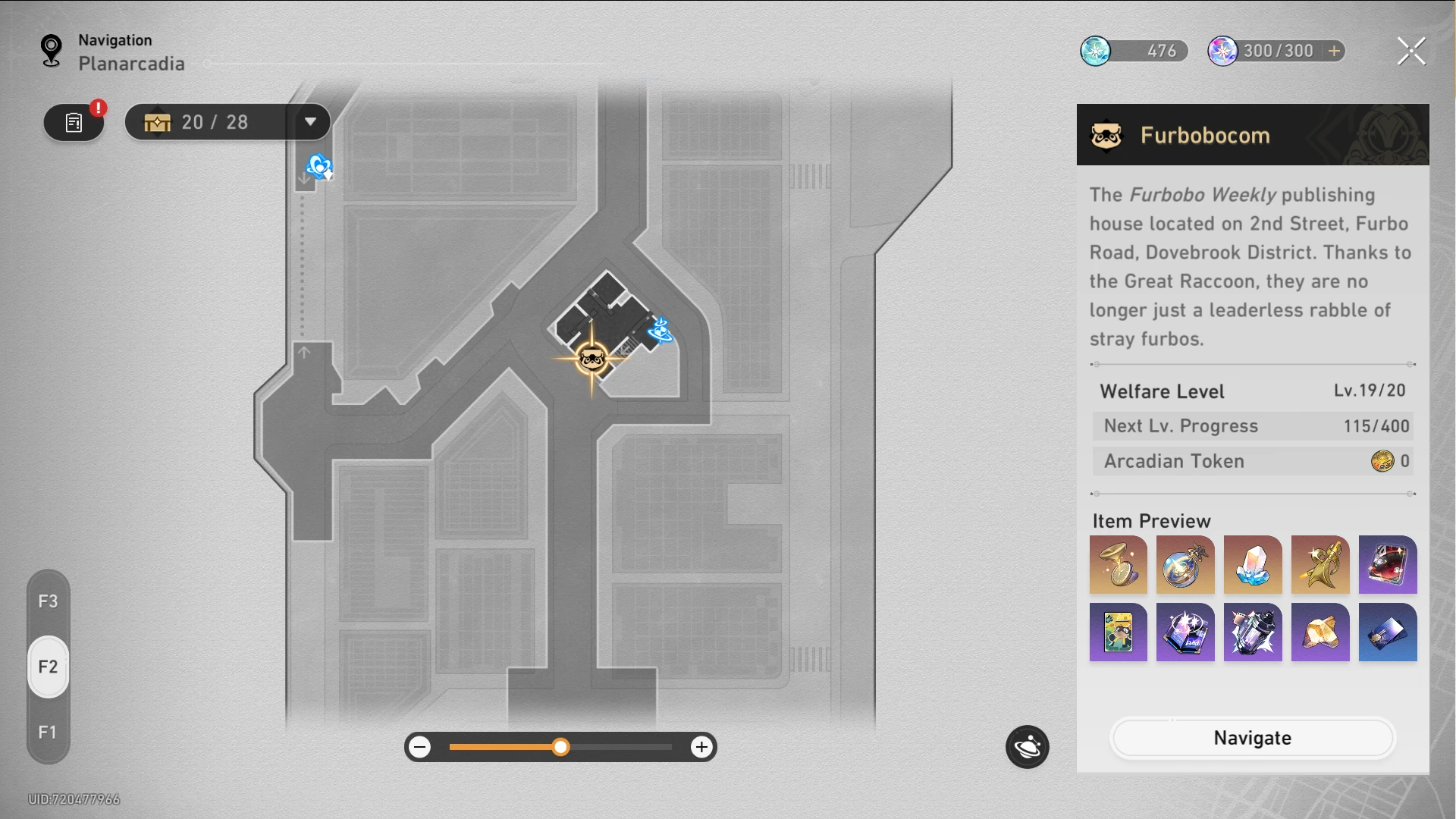Switch map to floor F1

tap(48, 732)
